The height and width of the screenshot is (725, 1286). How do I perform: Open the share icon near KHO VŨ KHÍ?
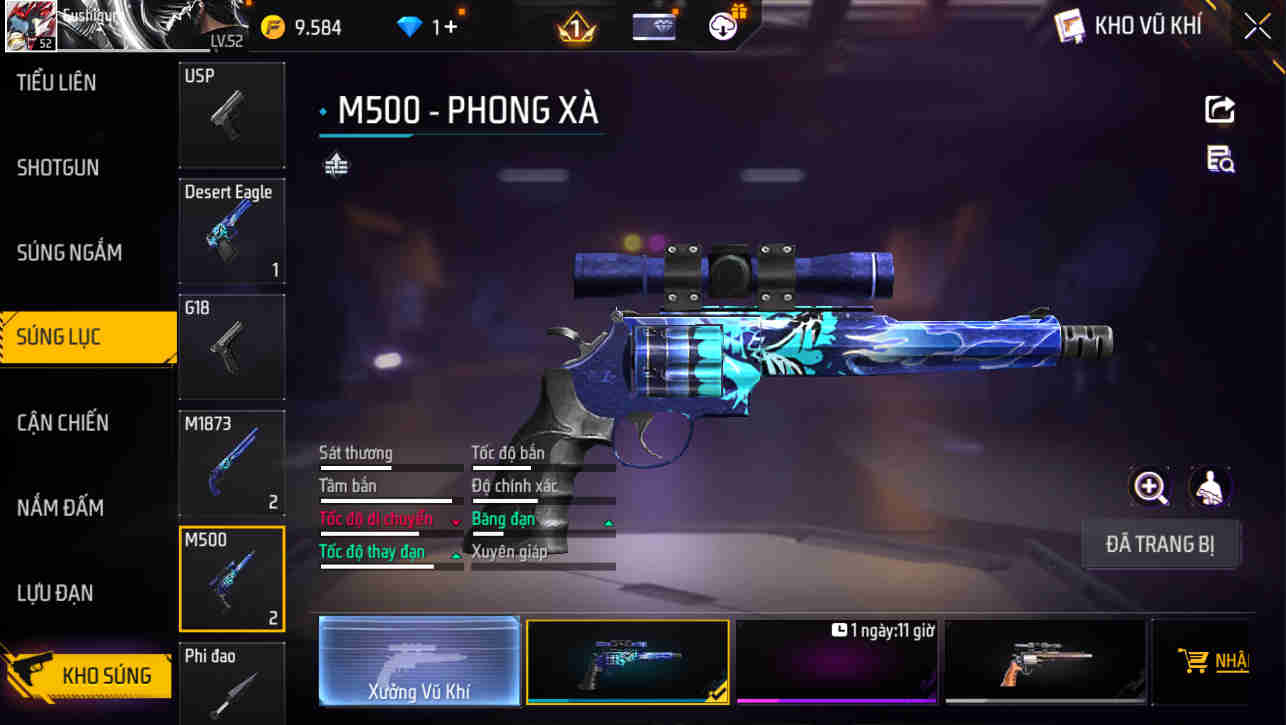pyautogui.click(x=1219, y=110)
